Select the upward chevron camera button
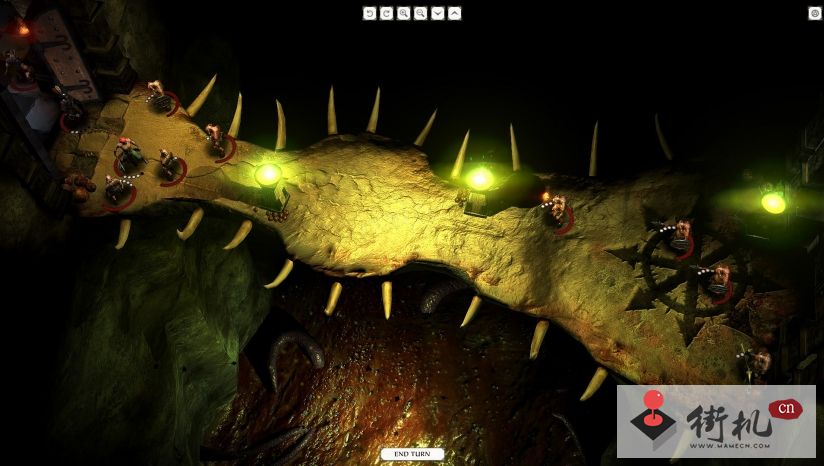The height and width of the screenshot is (466, 824). (x=454, y=13)
